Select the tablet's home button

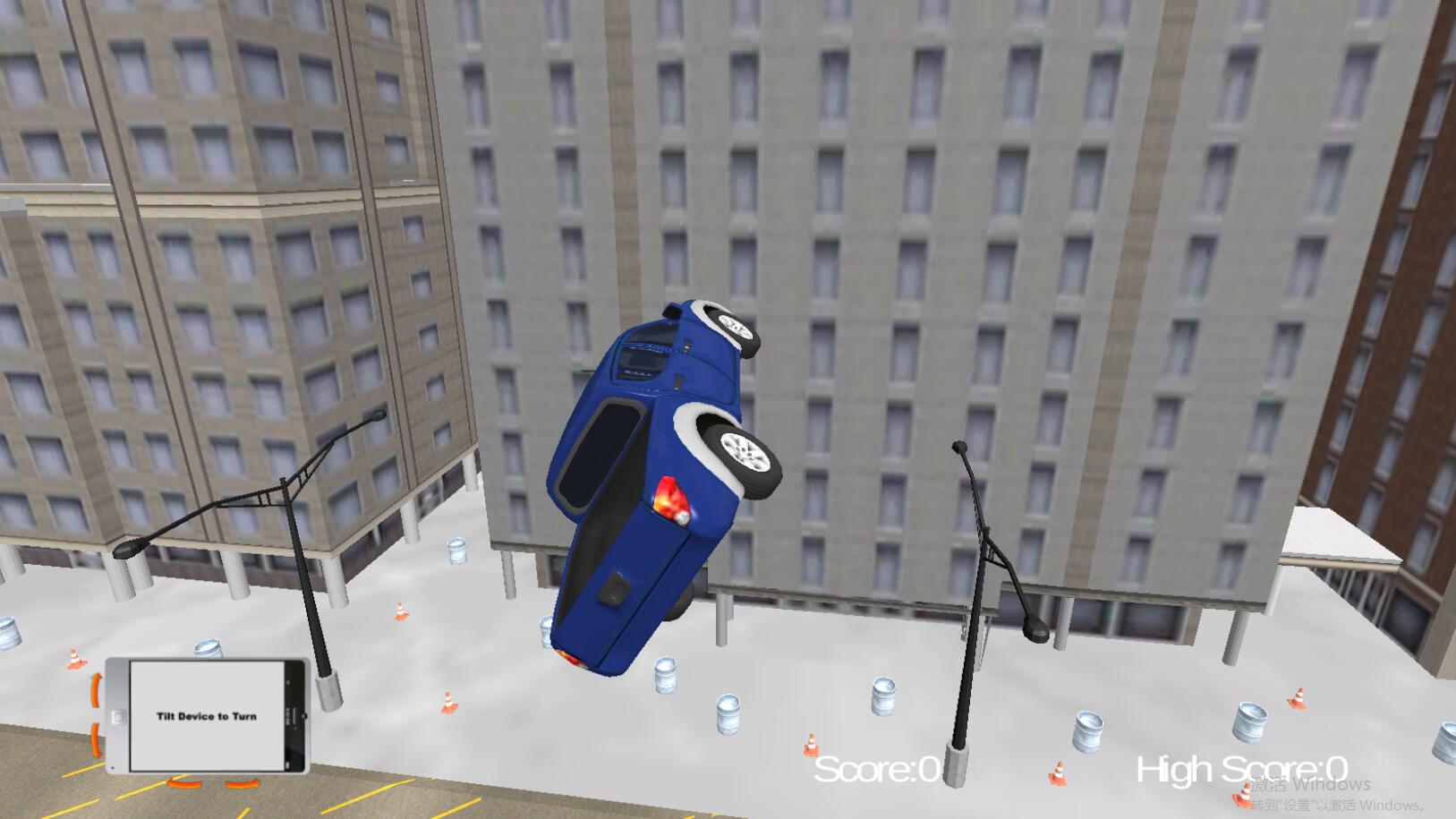(x=118, y=716)
